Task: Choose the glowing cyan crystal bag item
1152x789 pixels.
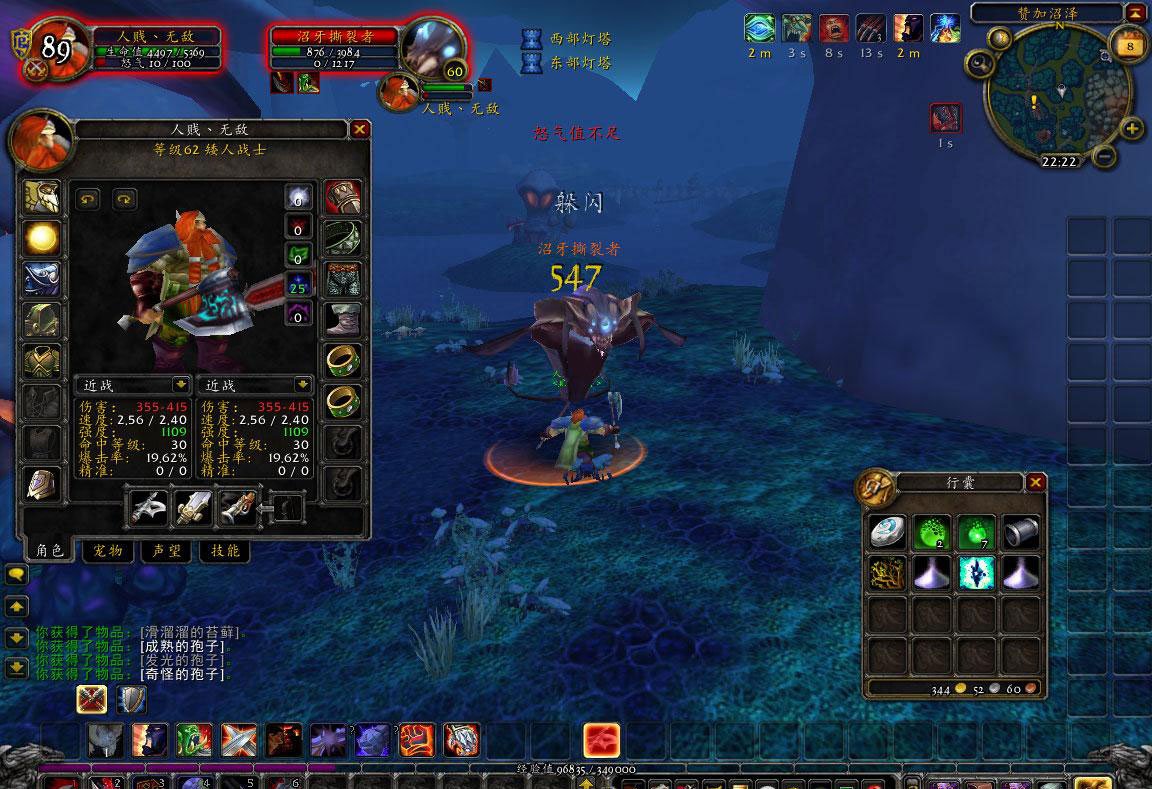Action: [976, 573]
